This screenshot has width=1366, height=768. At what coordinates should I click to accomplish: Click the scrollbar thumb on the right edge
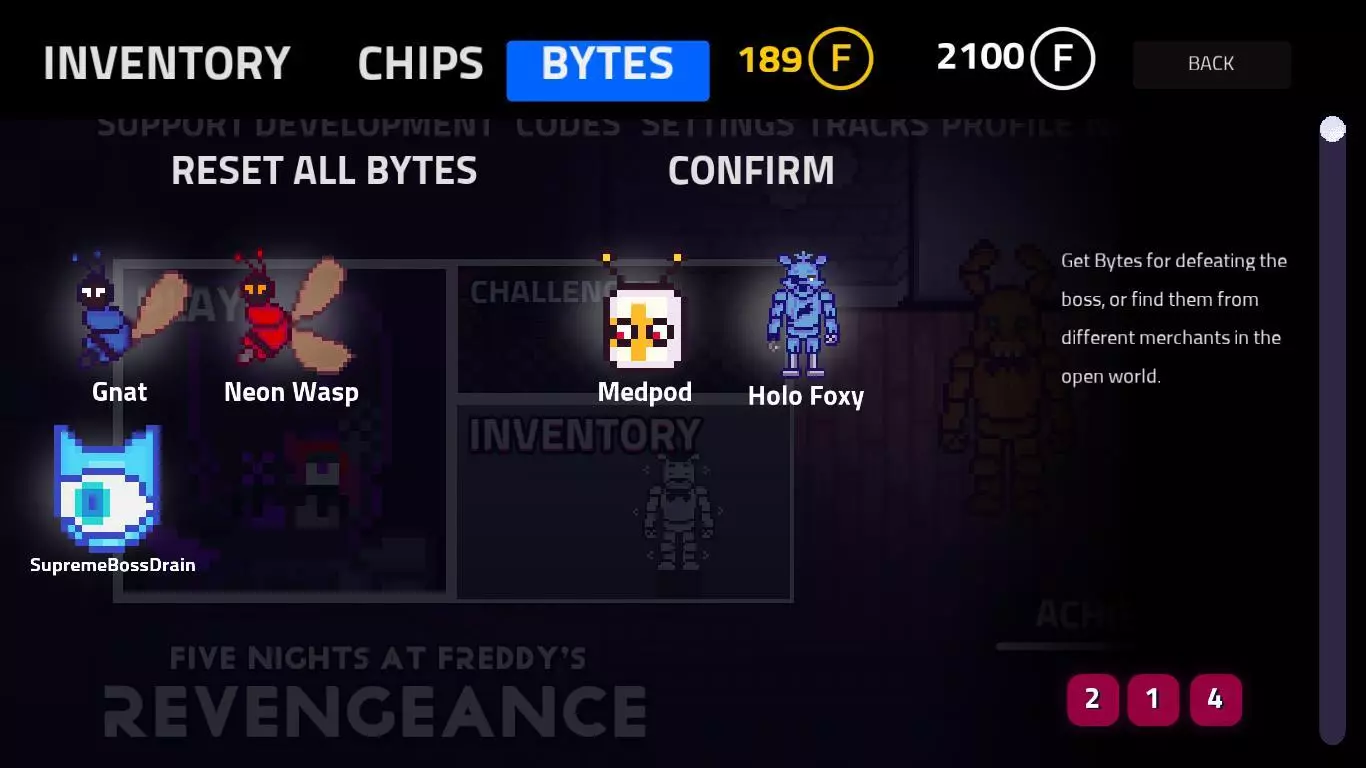tap(1333, 128)
